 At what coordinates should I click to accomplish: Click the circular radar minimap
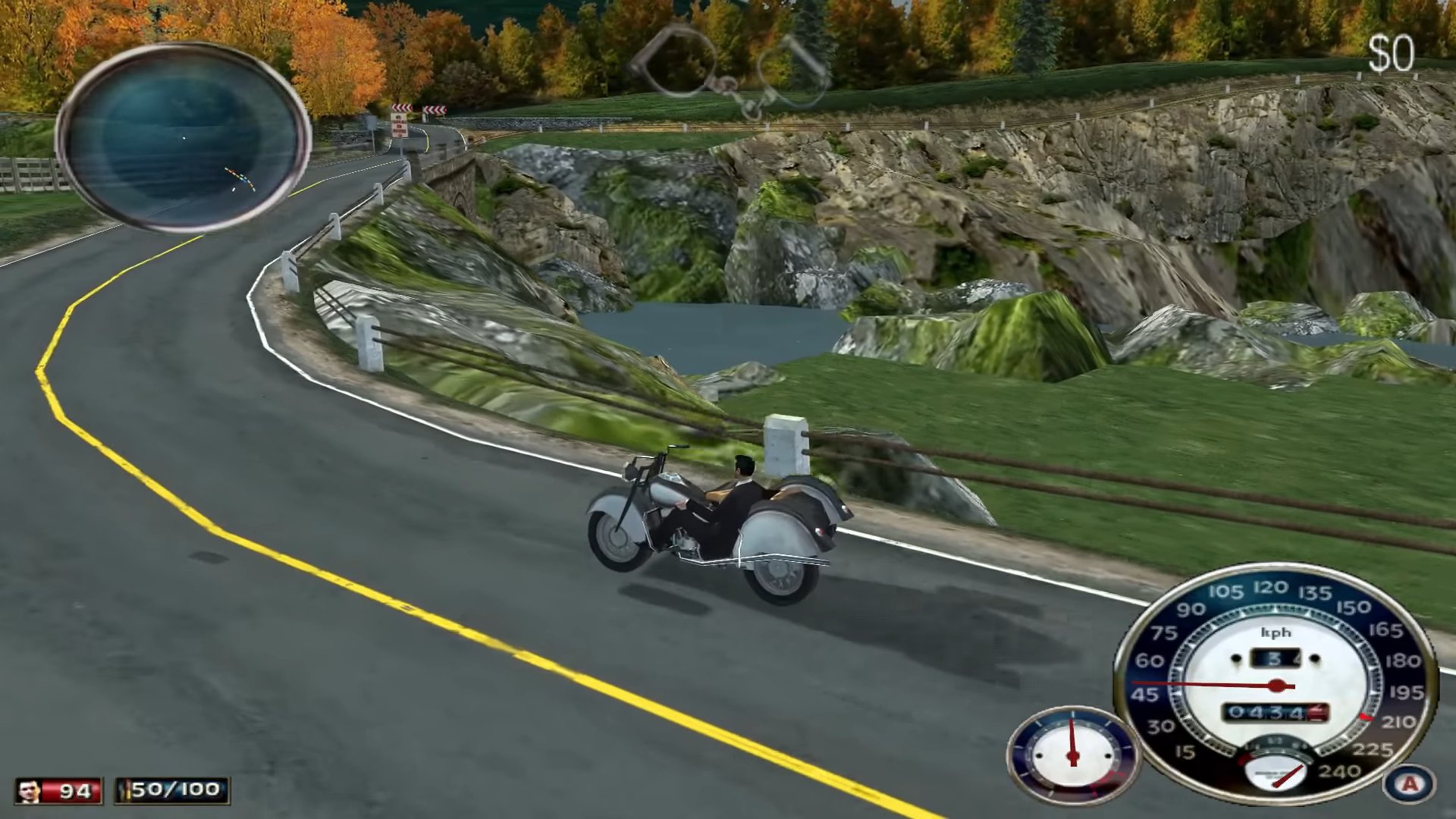coord(183,137)
